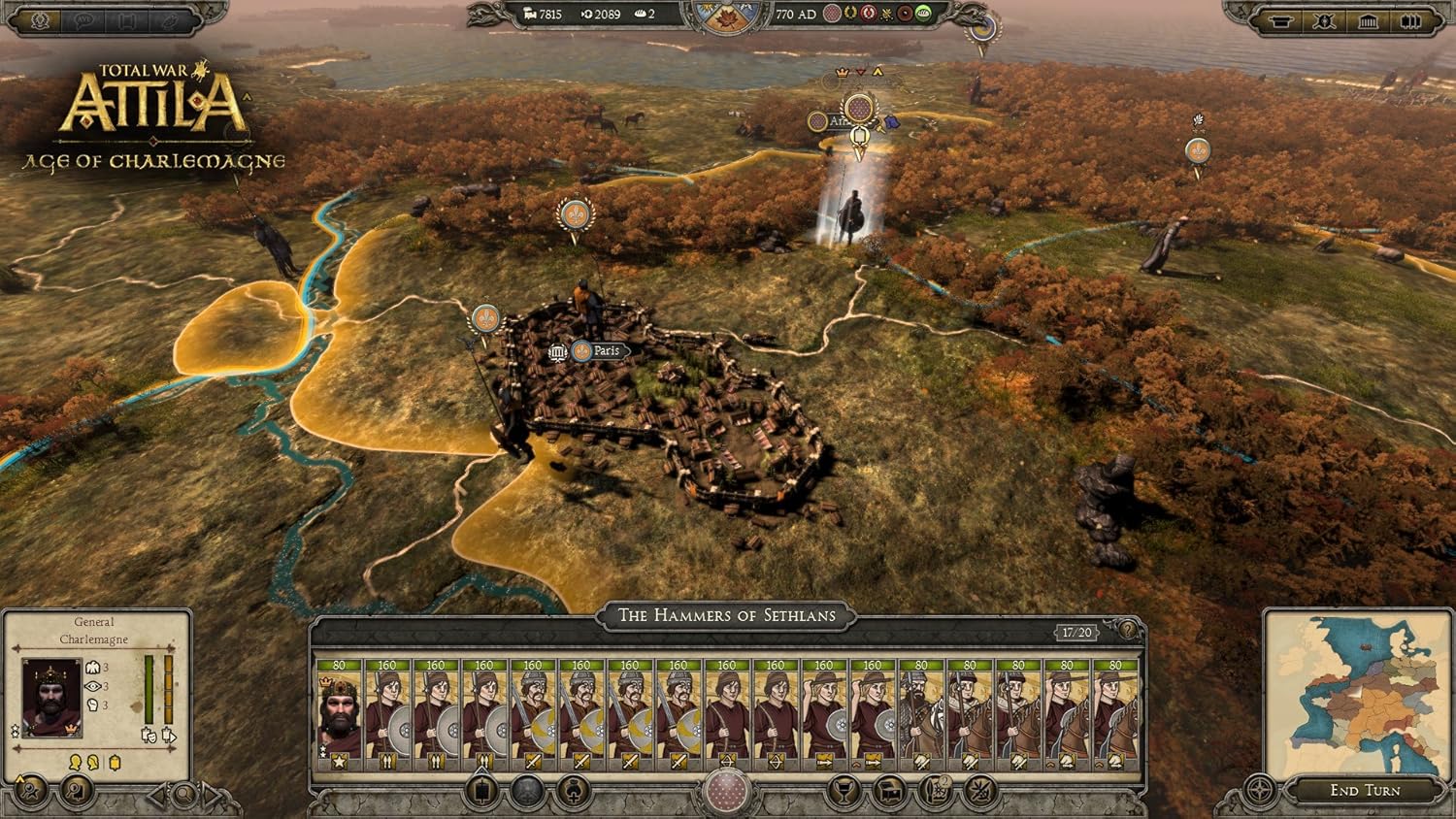The image size is (1456, 819).
Task: Open the help question mark on army panel
Action: pos(1126,631)
